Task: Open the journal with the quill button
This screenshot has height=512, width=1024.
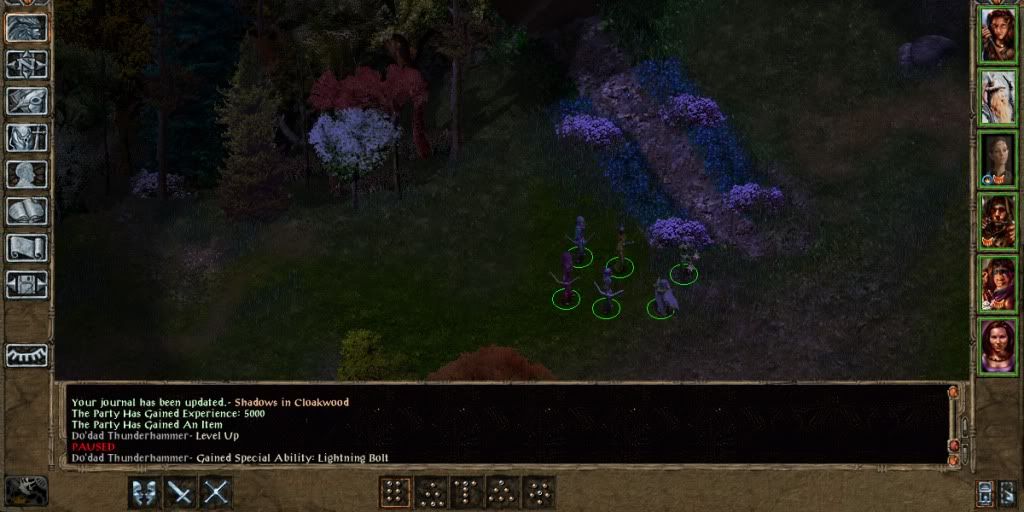Action: pyautogui.click(x=27, y=101)
